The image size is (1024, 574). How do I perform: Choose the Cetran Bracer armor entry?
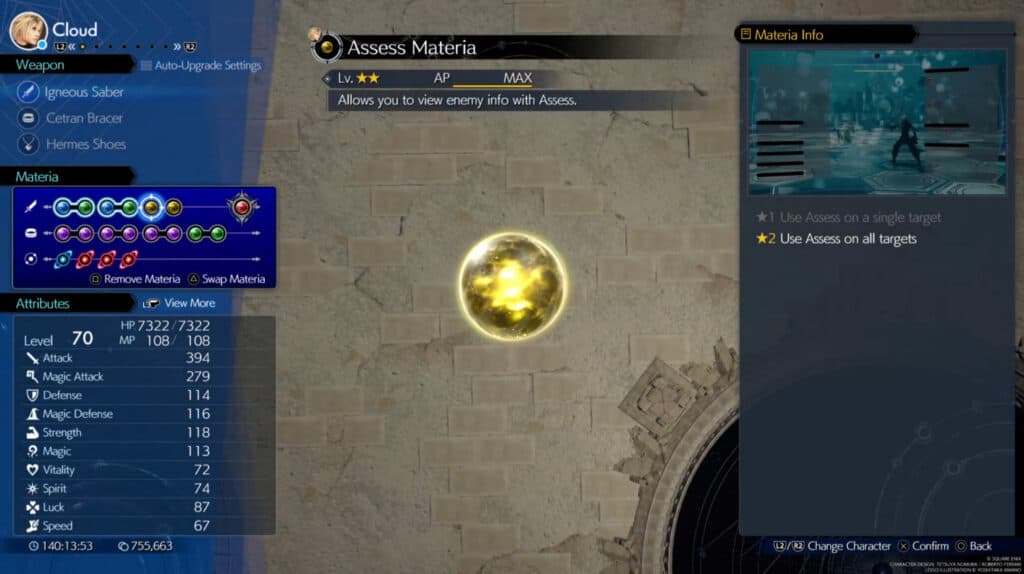[x=84, y=118]
